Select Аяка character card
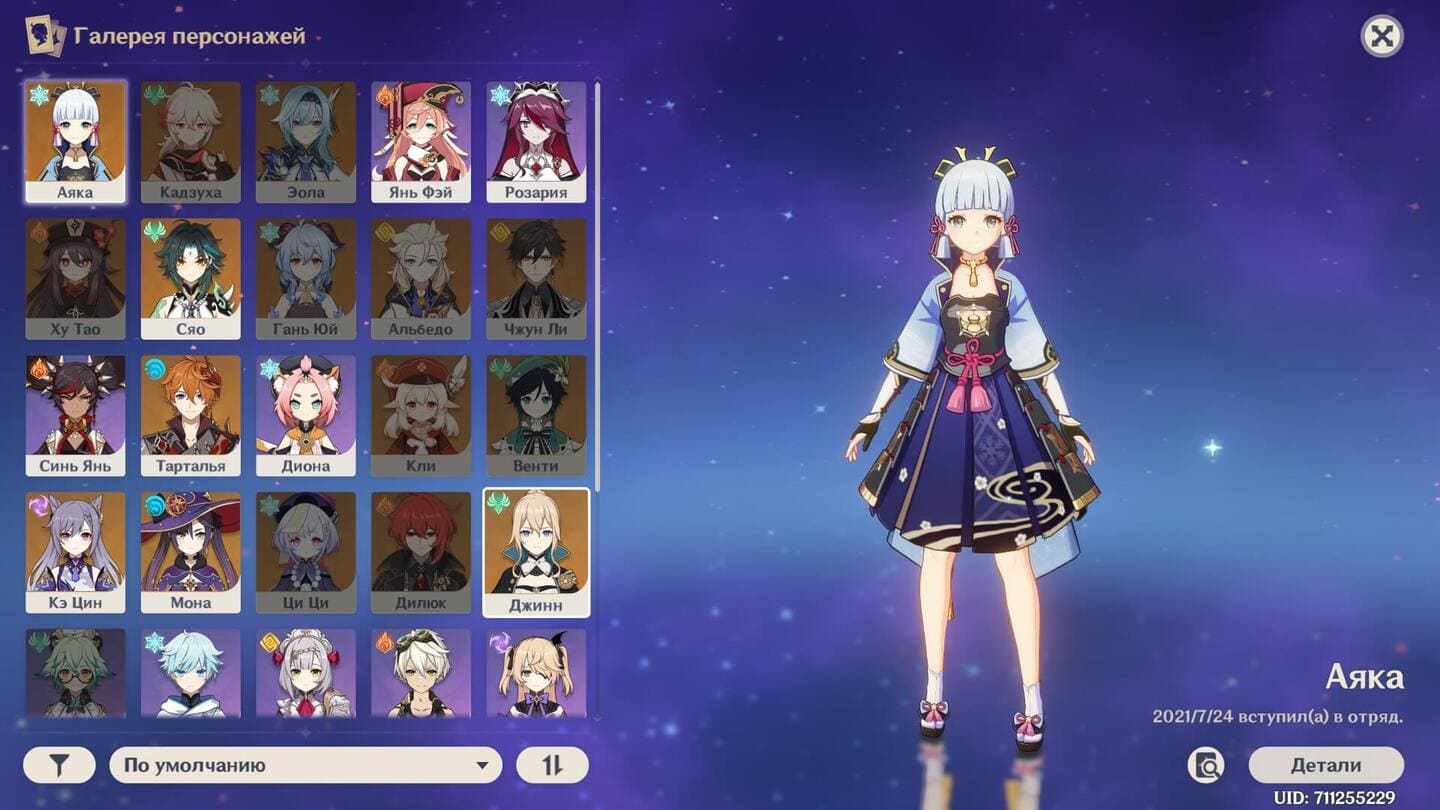This screenshot has height=810, width=1440. (75, 141)
